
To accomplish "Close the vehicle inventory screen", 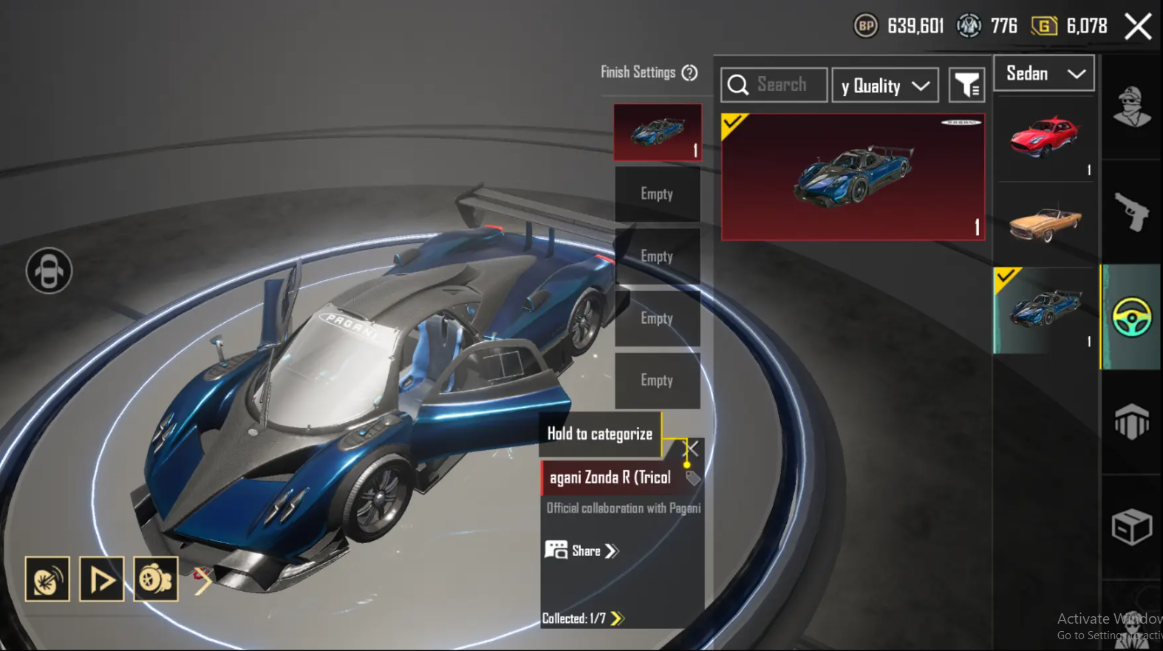I will (x=1138, y=27).
